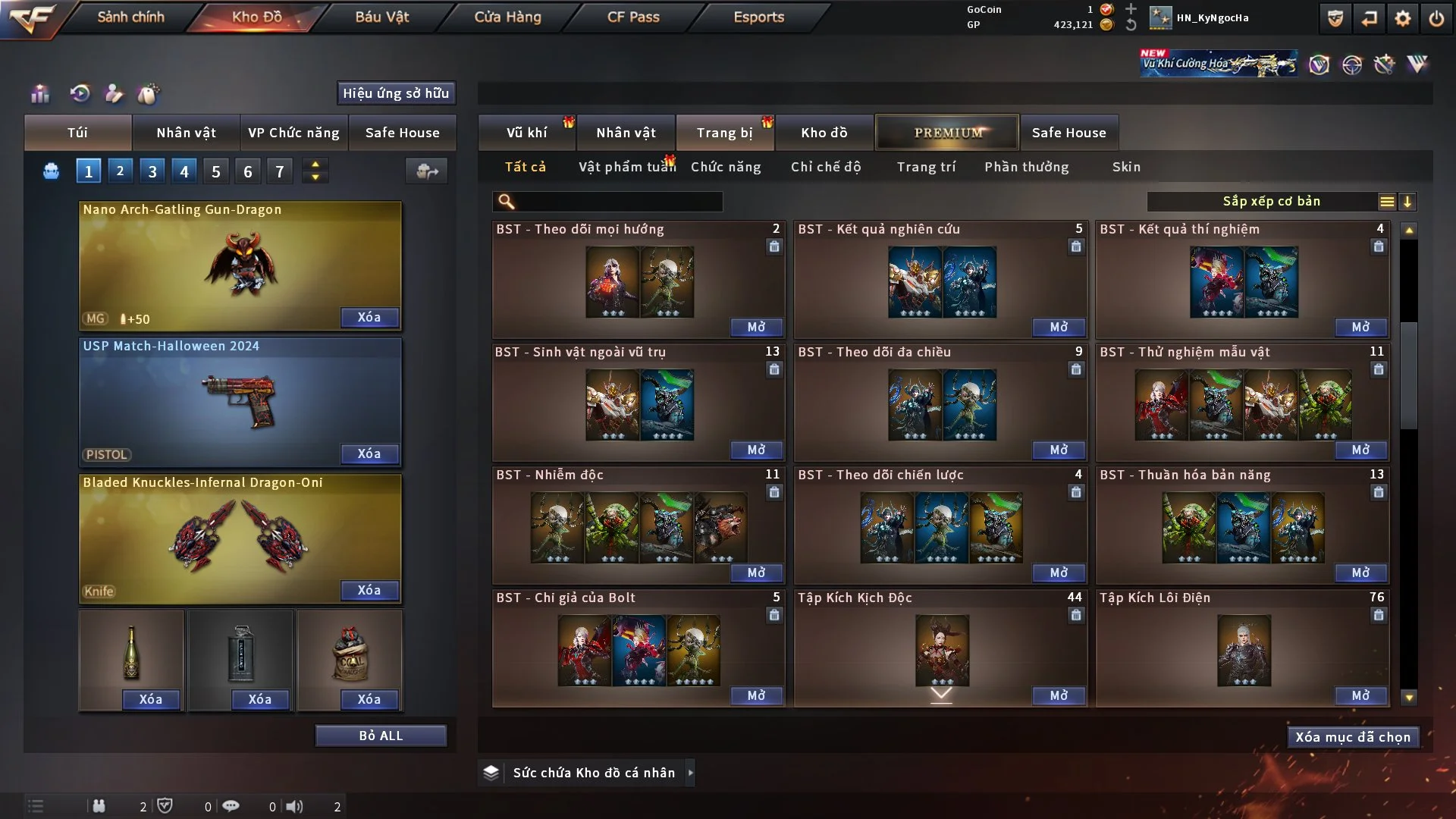Open the Sắp xếp cơ bản sort dropdown
Viewport: 1456px width, 819px height.
tap(1271, 202)
